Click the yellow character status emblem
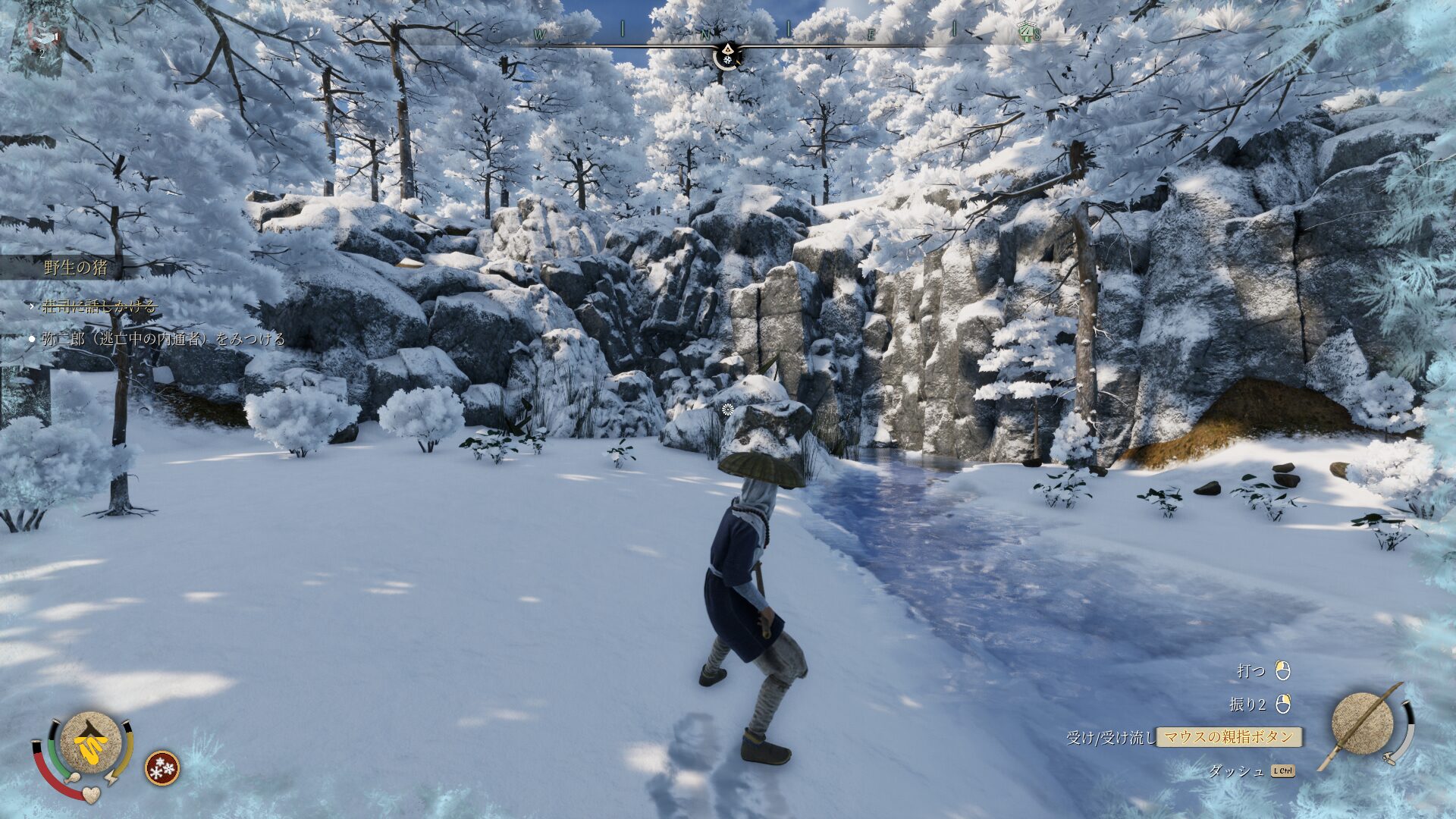 tap(91, 742)
